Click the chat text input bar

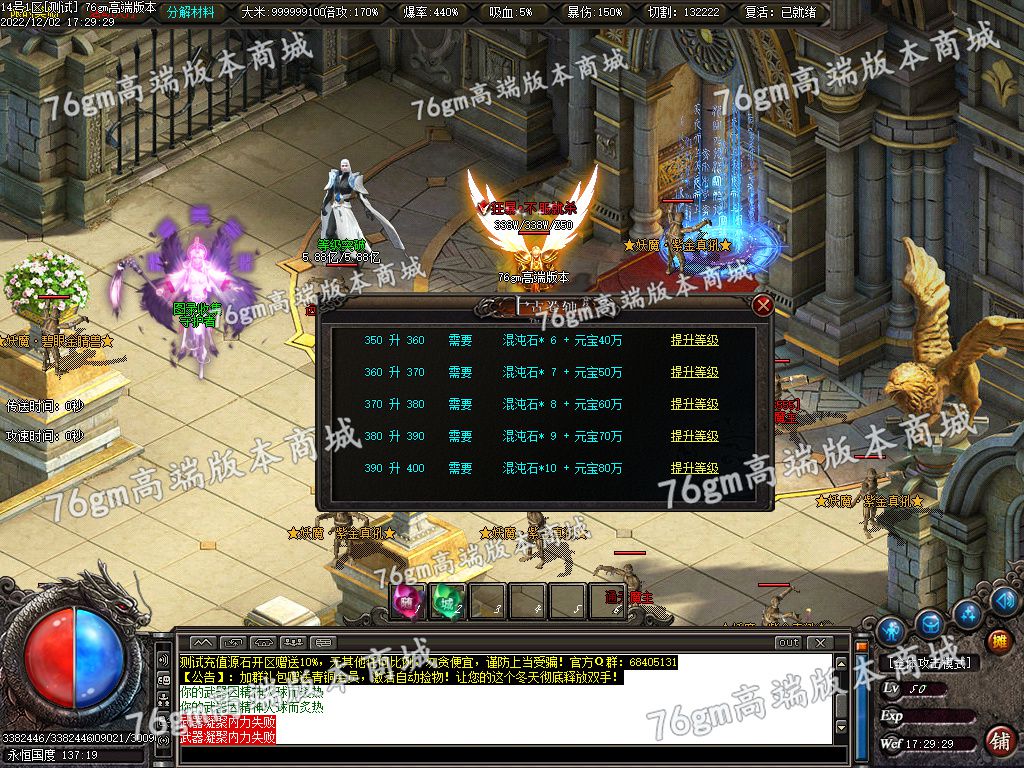[500, 755]
